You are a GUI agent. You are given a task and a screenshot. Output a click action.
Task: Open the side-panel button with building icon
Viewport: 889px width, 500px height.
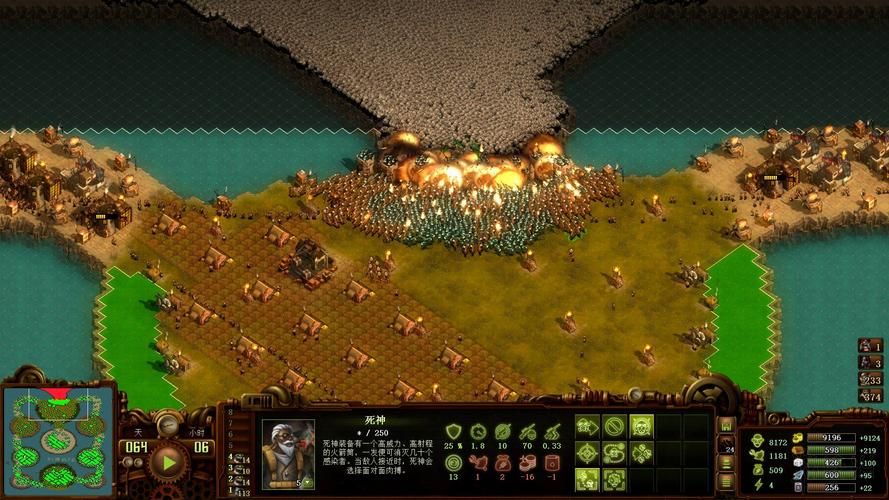pyautogui.click(x=726, y=425)
